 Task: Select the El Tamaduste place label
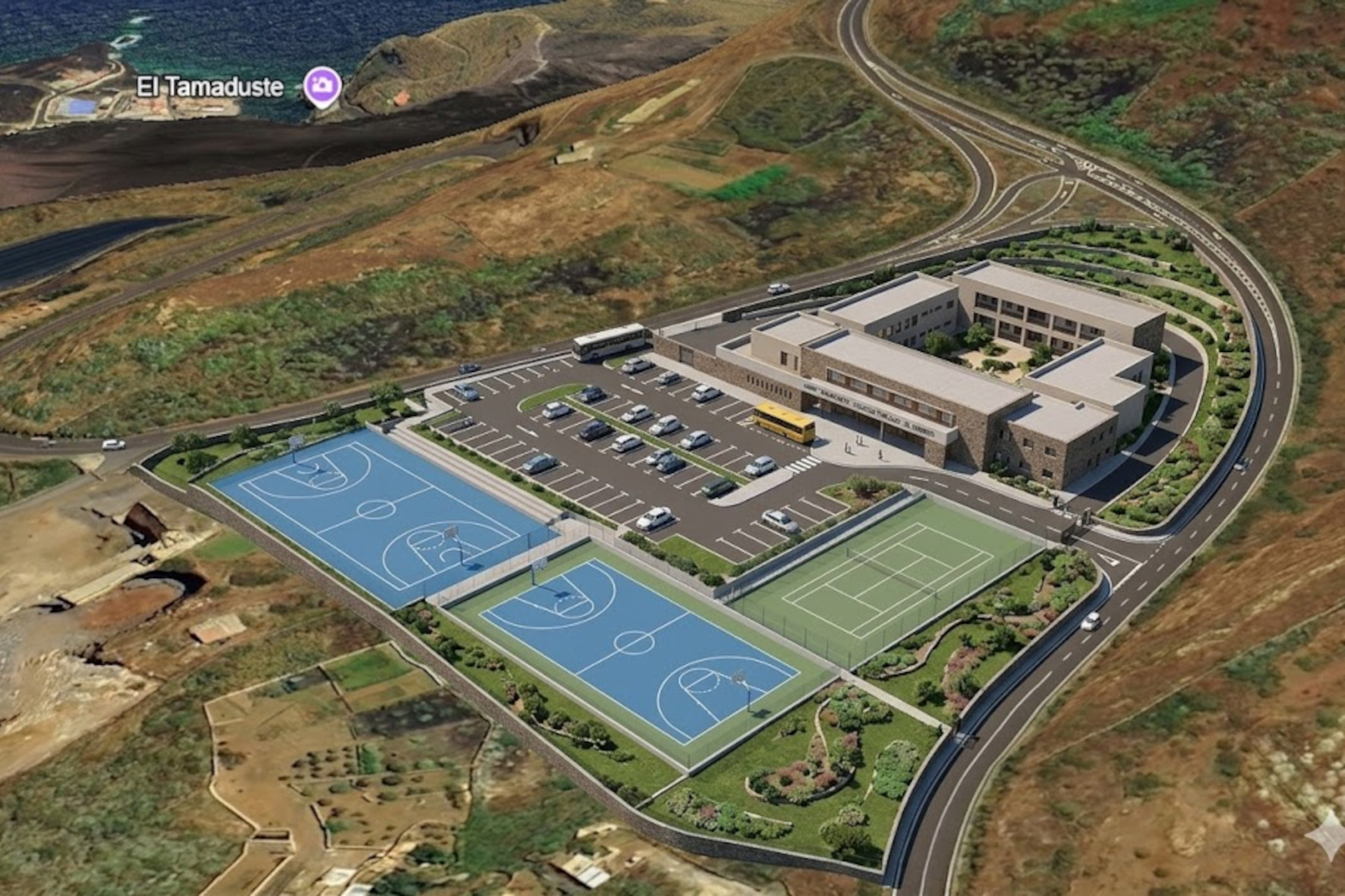[209, 87]
